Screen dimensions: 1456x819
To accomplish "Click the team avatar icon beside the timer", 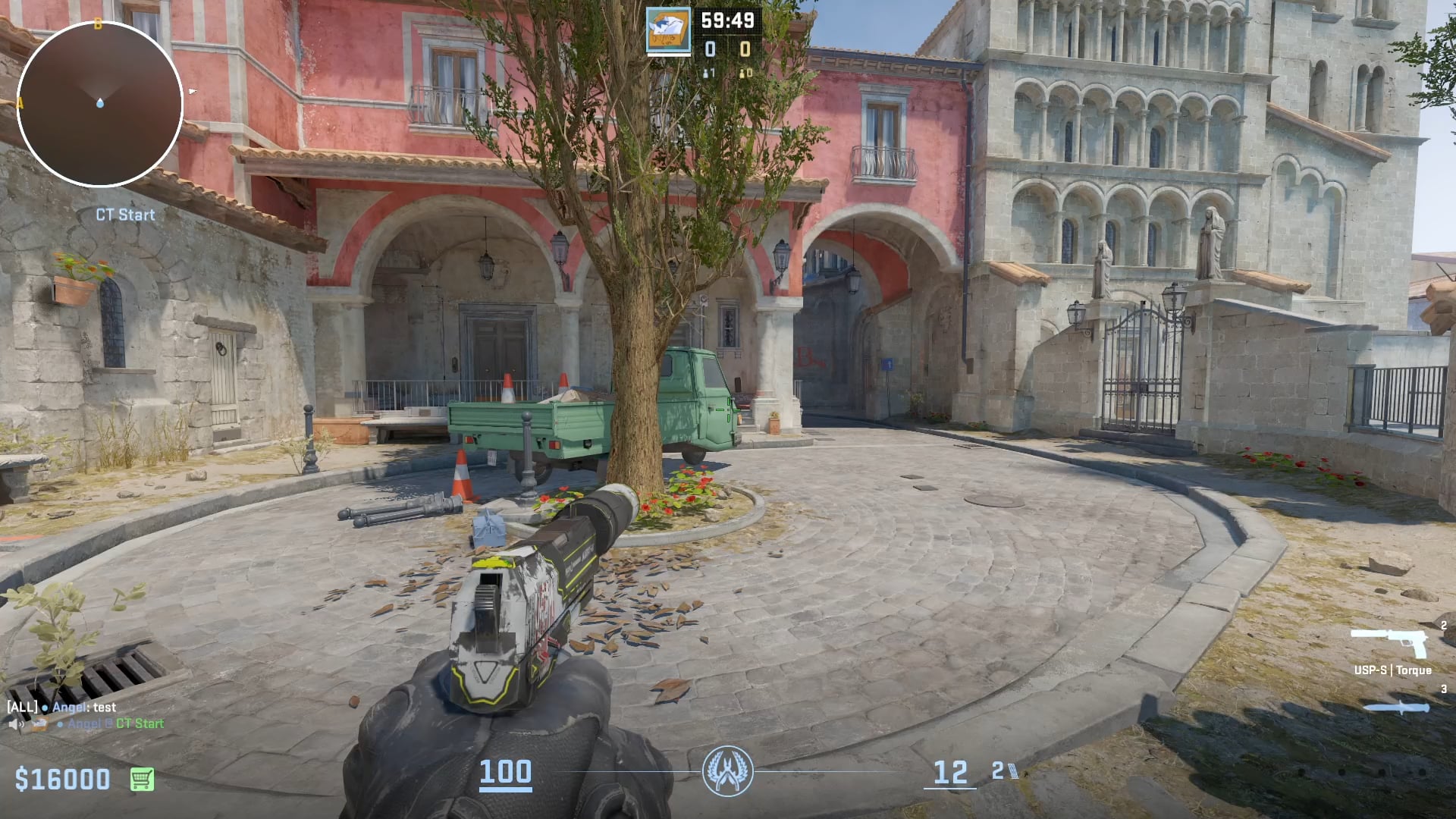I will coord(668,31).
